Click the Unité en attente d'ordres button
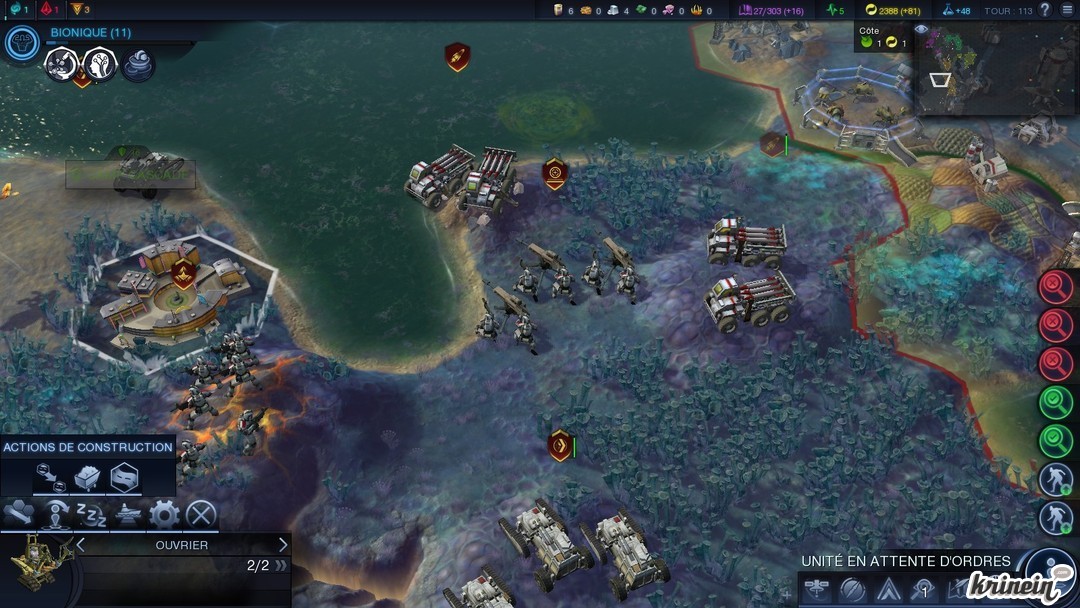1080x608 pixels. [x=1050, y=565]
